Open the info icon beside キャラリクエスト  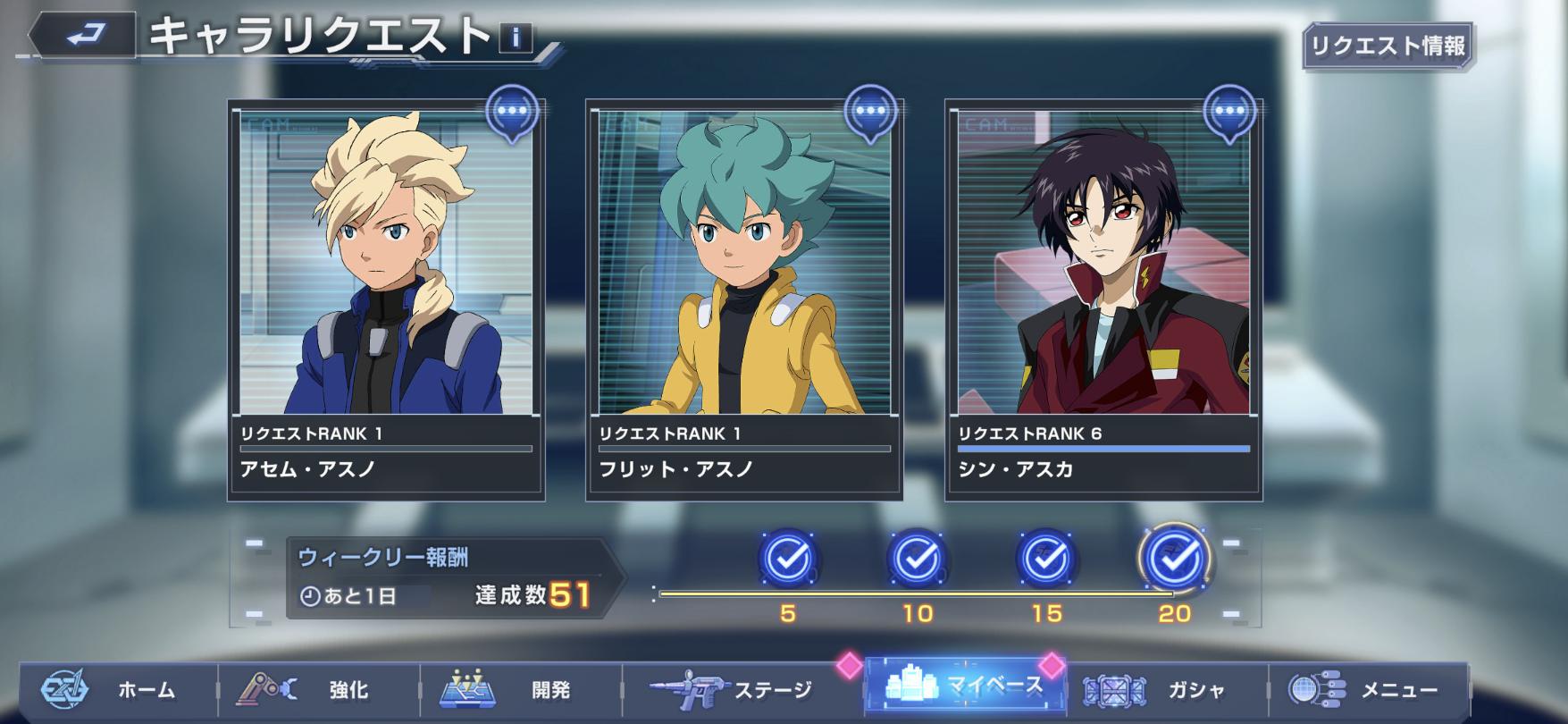click(x=516, y=38)
